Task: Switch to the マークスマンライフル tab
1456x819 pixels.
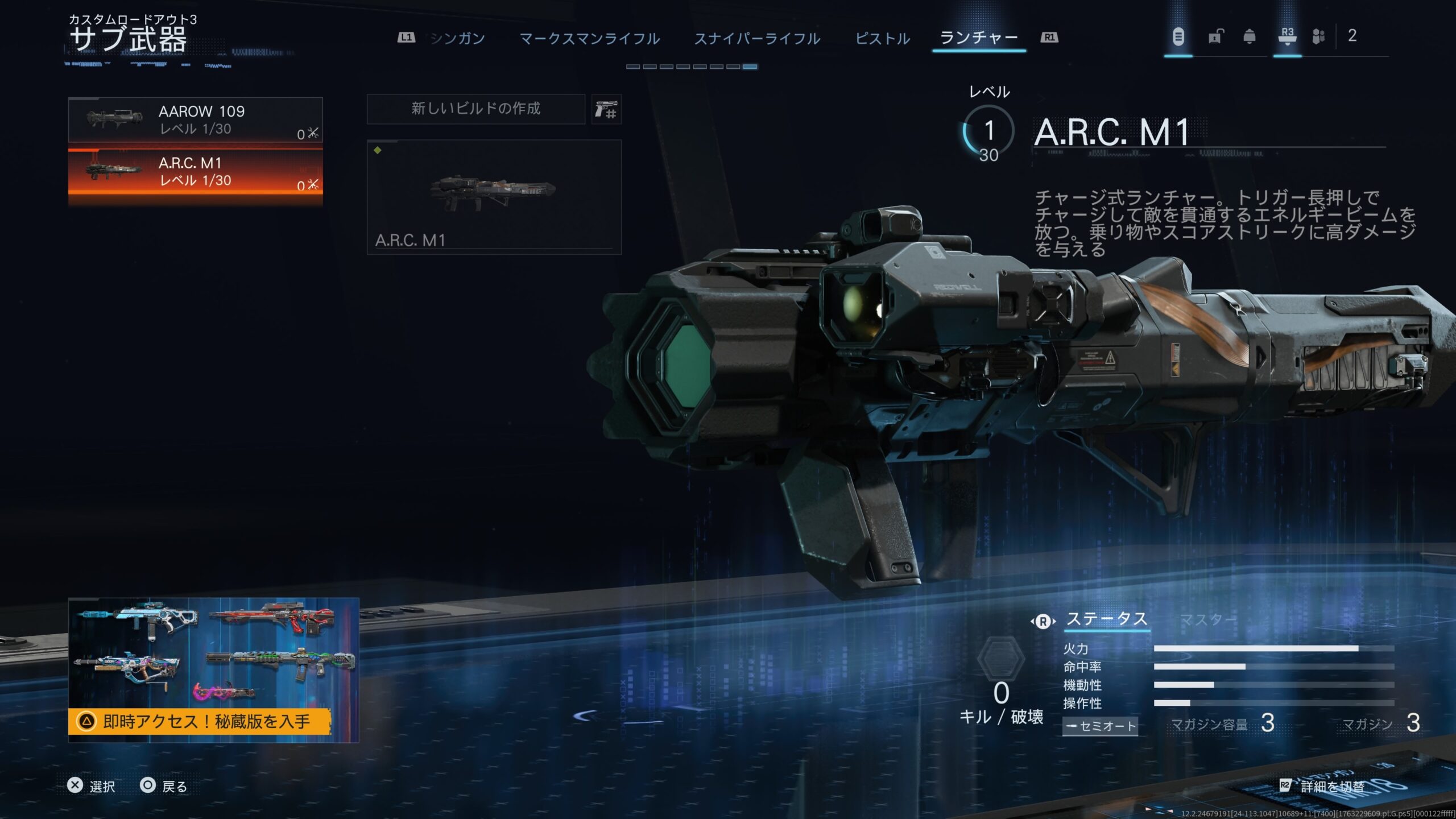Action: click(x=589, y=39)
